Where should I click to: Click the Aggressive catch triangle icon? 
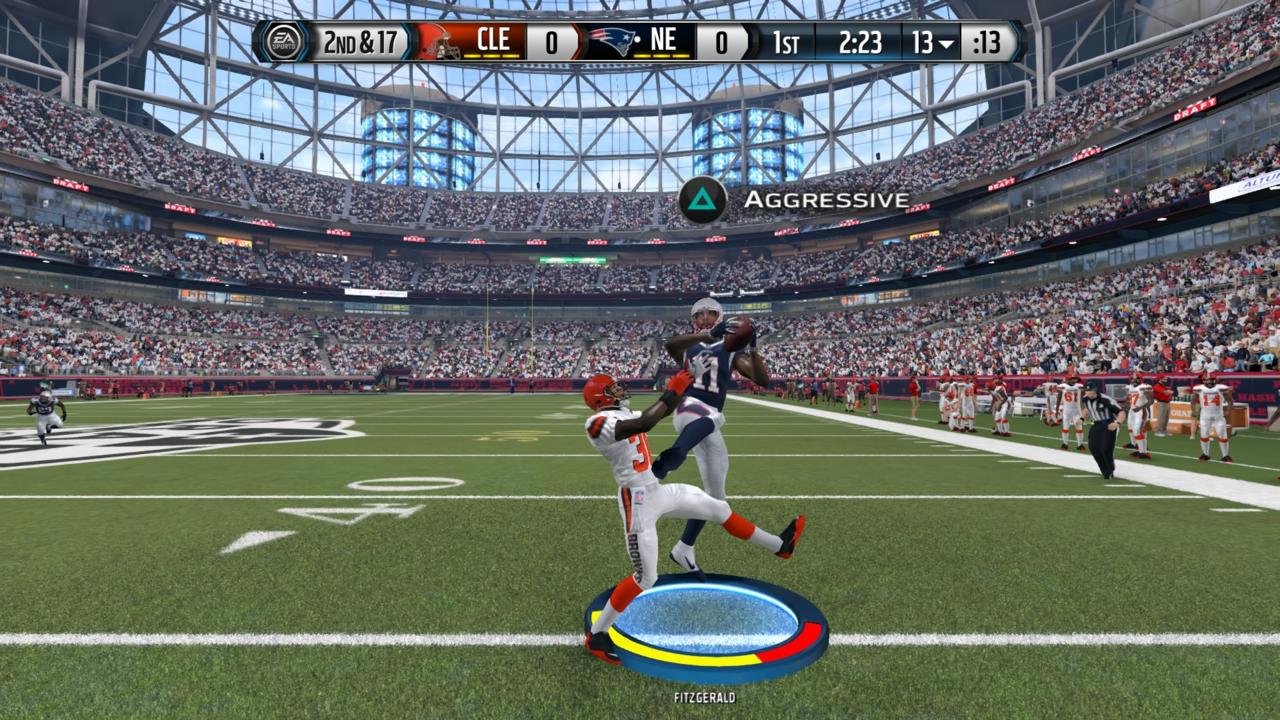click(x=700, y=199)
